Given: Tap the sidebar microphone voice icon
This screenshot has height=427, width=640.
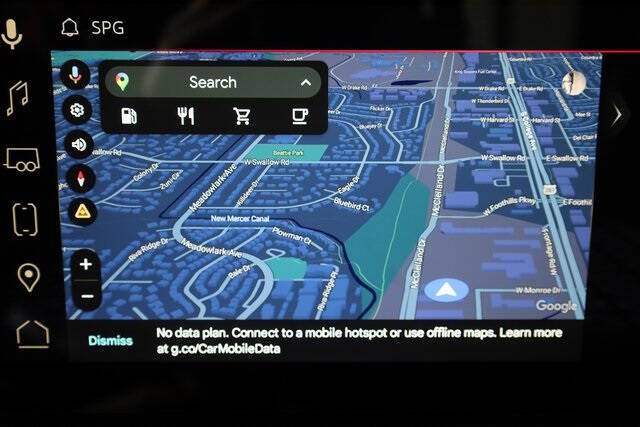Looking at the screenshot, I should [13, 34].
